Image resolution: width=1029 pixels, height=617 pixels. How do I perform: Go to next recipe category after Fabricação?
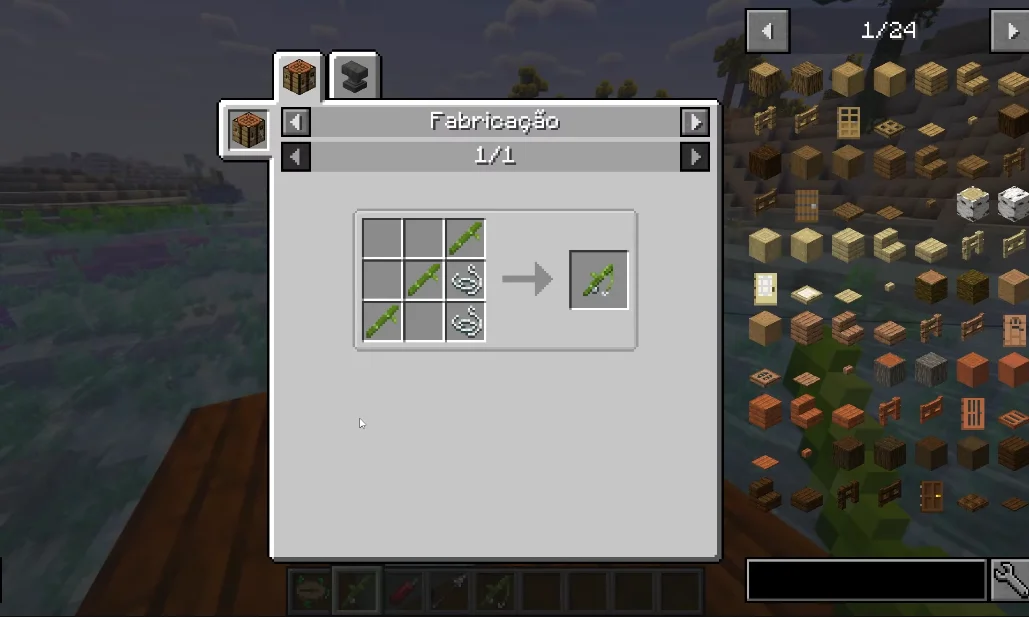click(x=694, y=122)
